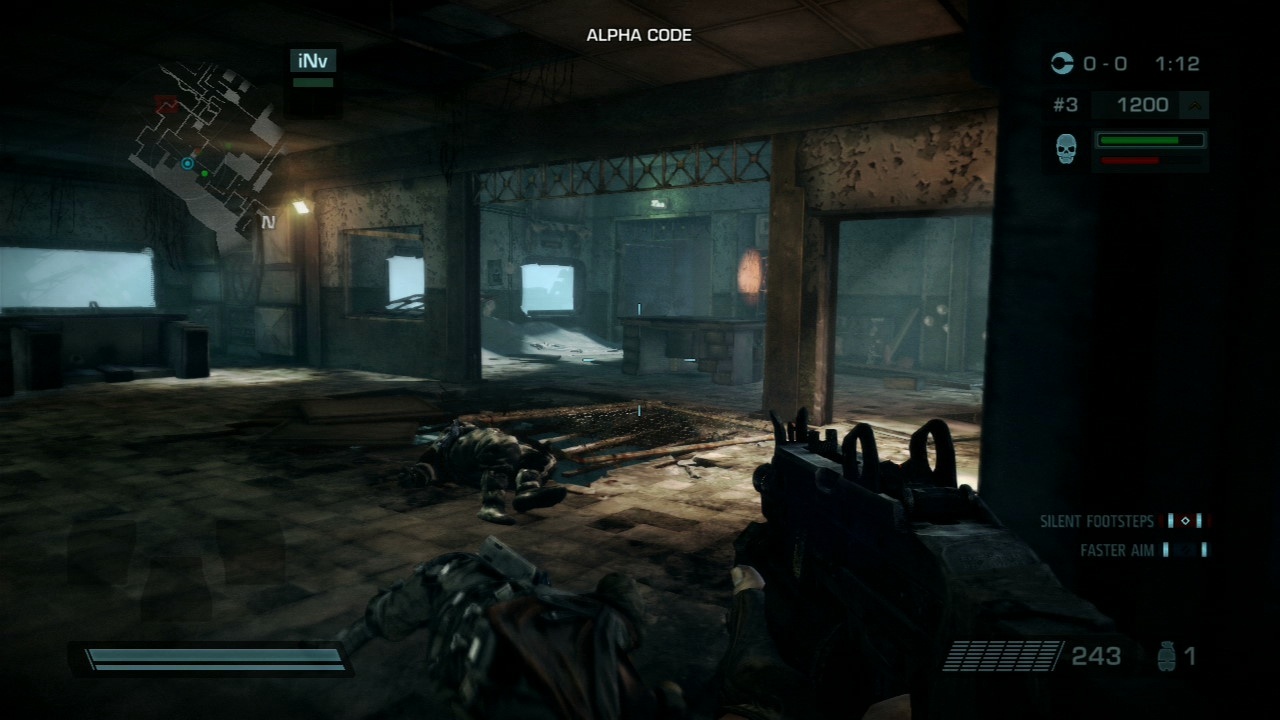The height and width of the screenshot is (720, 1280).
Task: Click the Faster Aim ribbon icon
Action: [1185, 549]
